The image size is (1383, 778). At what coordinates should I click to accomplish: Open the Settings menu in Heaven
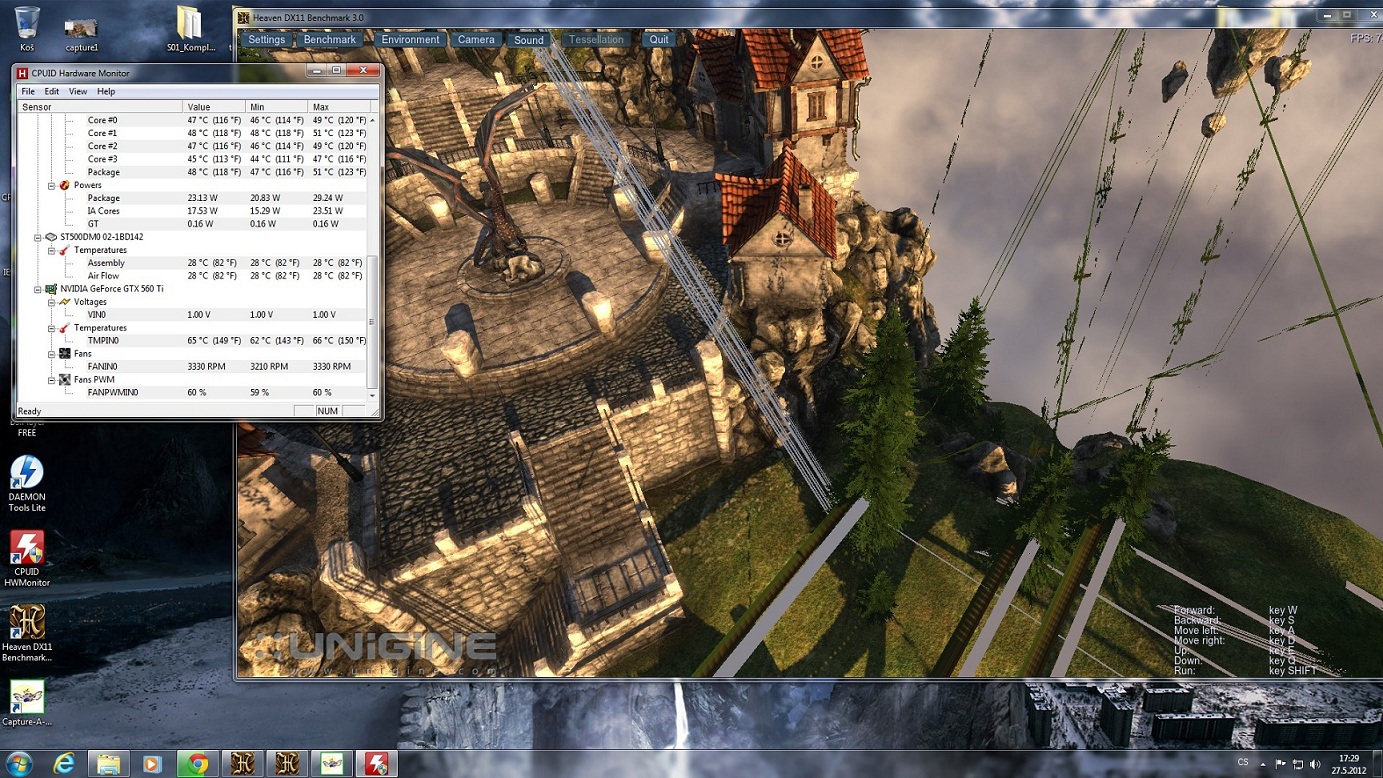pyautogui.click(x=266, y=40)
